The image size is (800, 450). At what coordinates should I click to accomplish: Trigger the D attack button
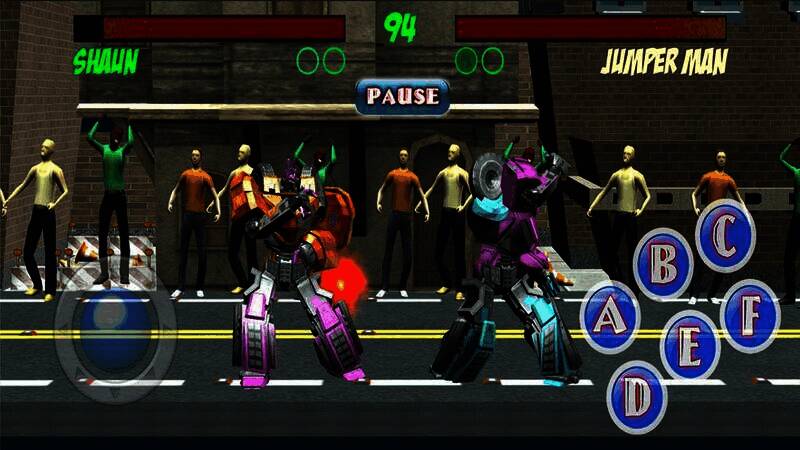click(x=637, y=397)
